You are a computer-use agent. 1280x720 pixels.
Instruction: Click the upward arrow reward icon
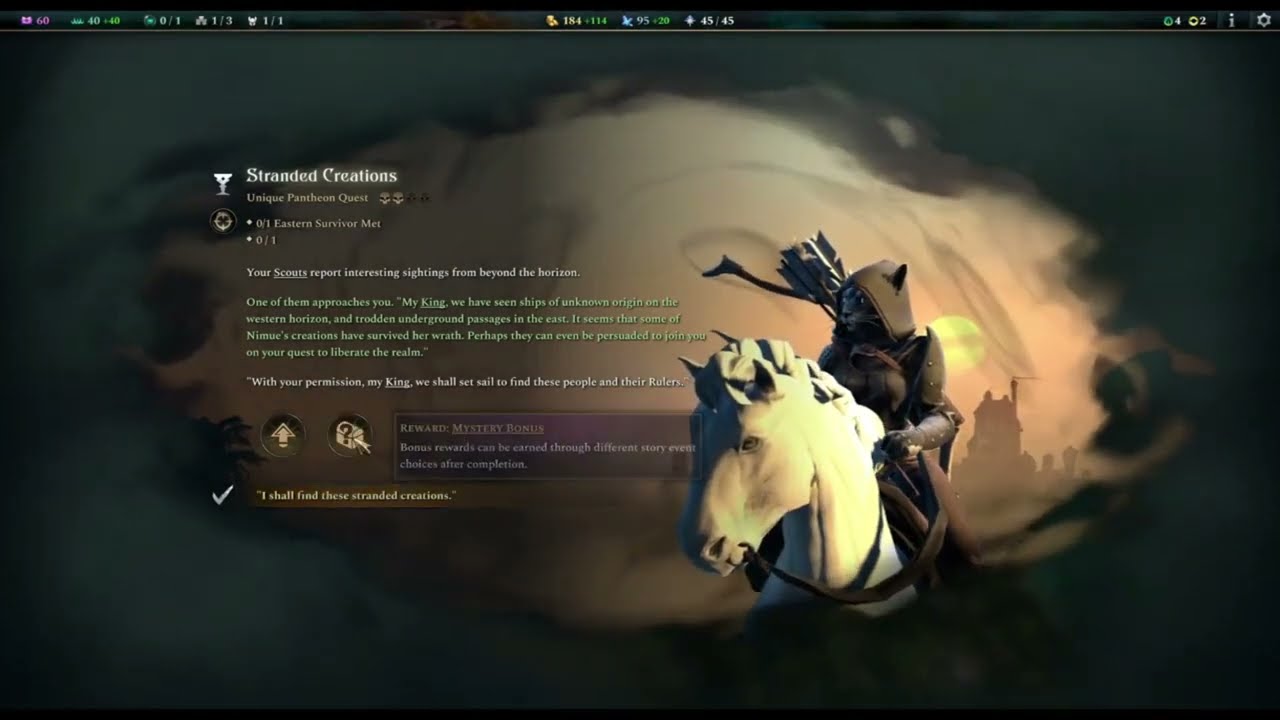(283, 436)
